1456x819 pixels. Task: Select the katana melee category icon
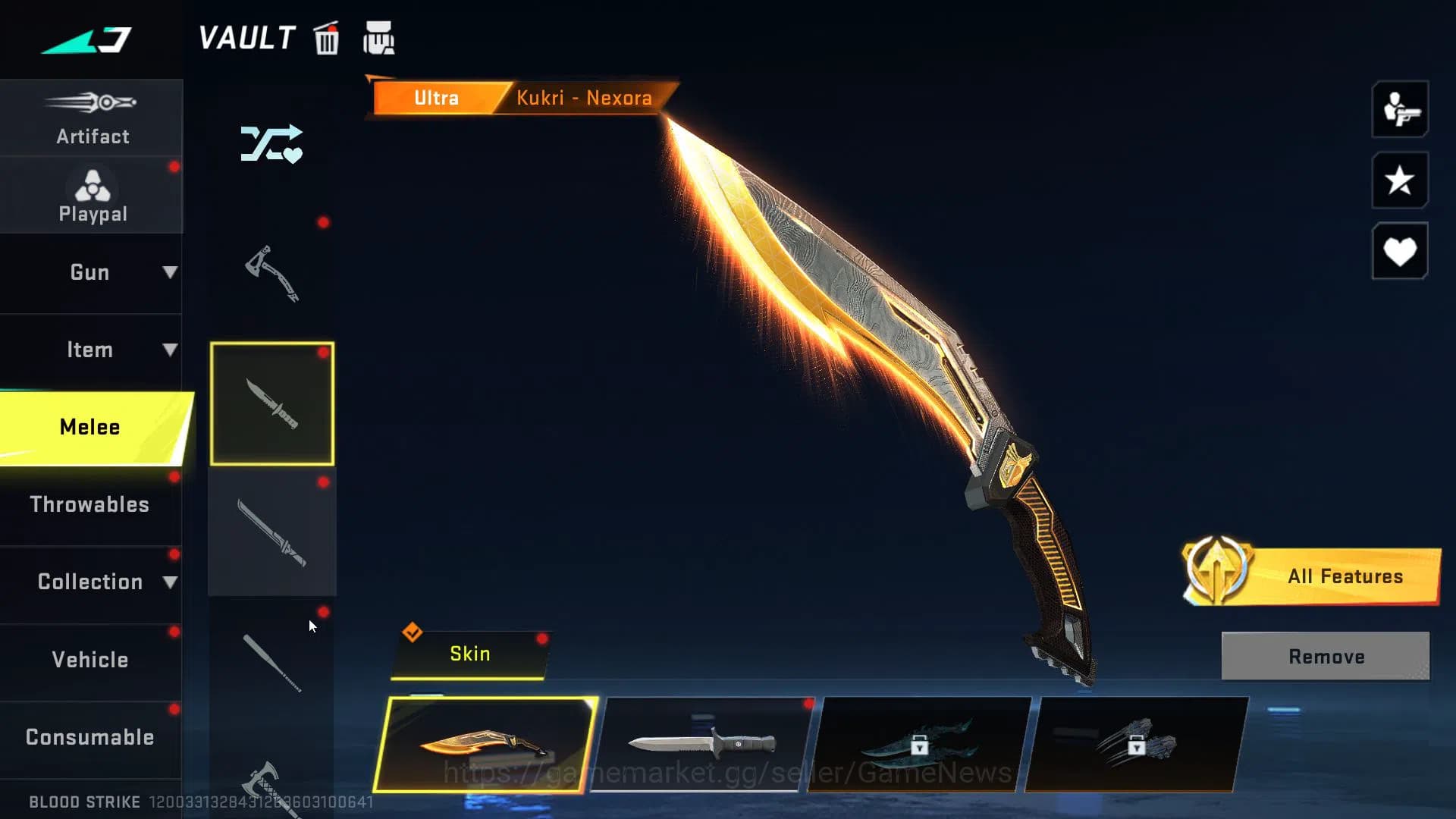coord(271,531)
